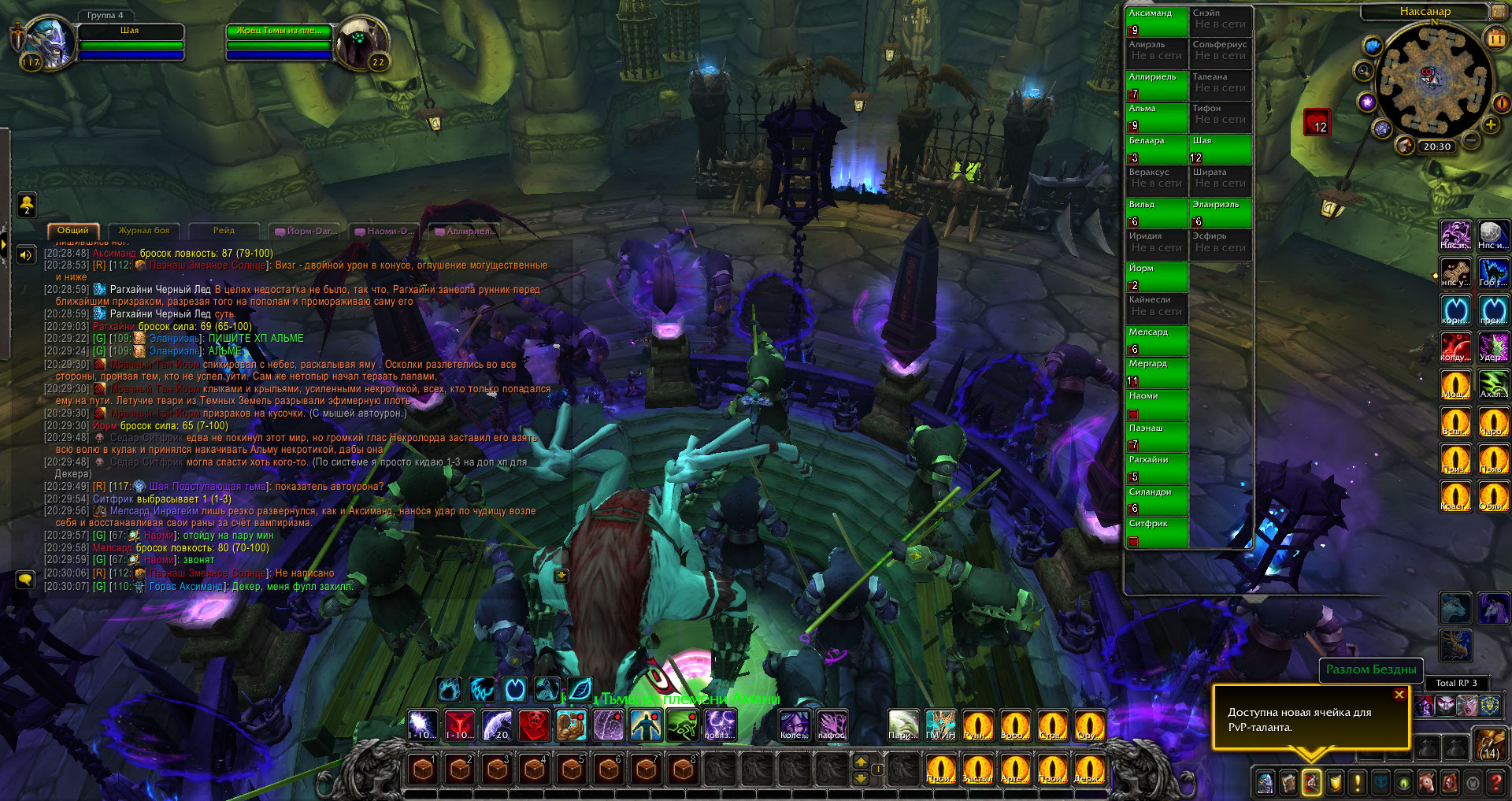Select raid member Мелсард in raid frame
The image size is (1512, 801).
tap(1156, 340)
